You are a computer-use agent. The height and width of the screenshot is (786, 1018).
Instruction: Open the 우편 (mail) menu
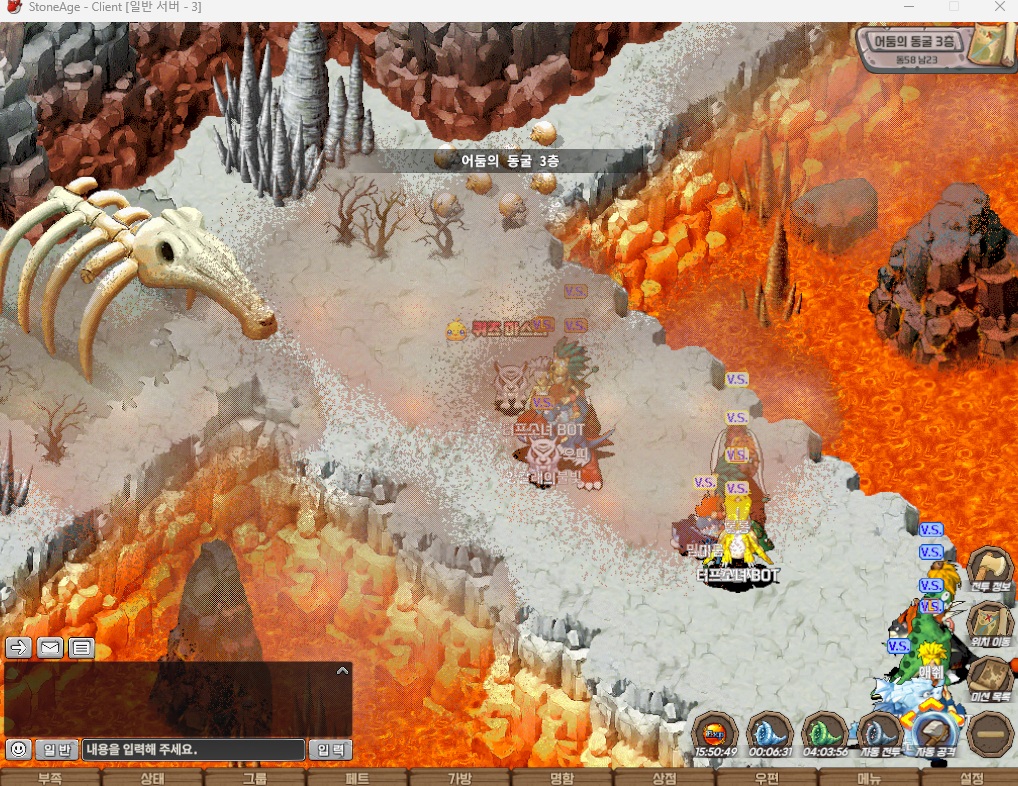tap(767, 778)
